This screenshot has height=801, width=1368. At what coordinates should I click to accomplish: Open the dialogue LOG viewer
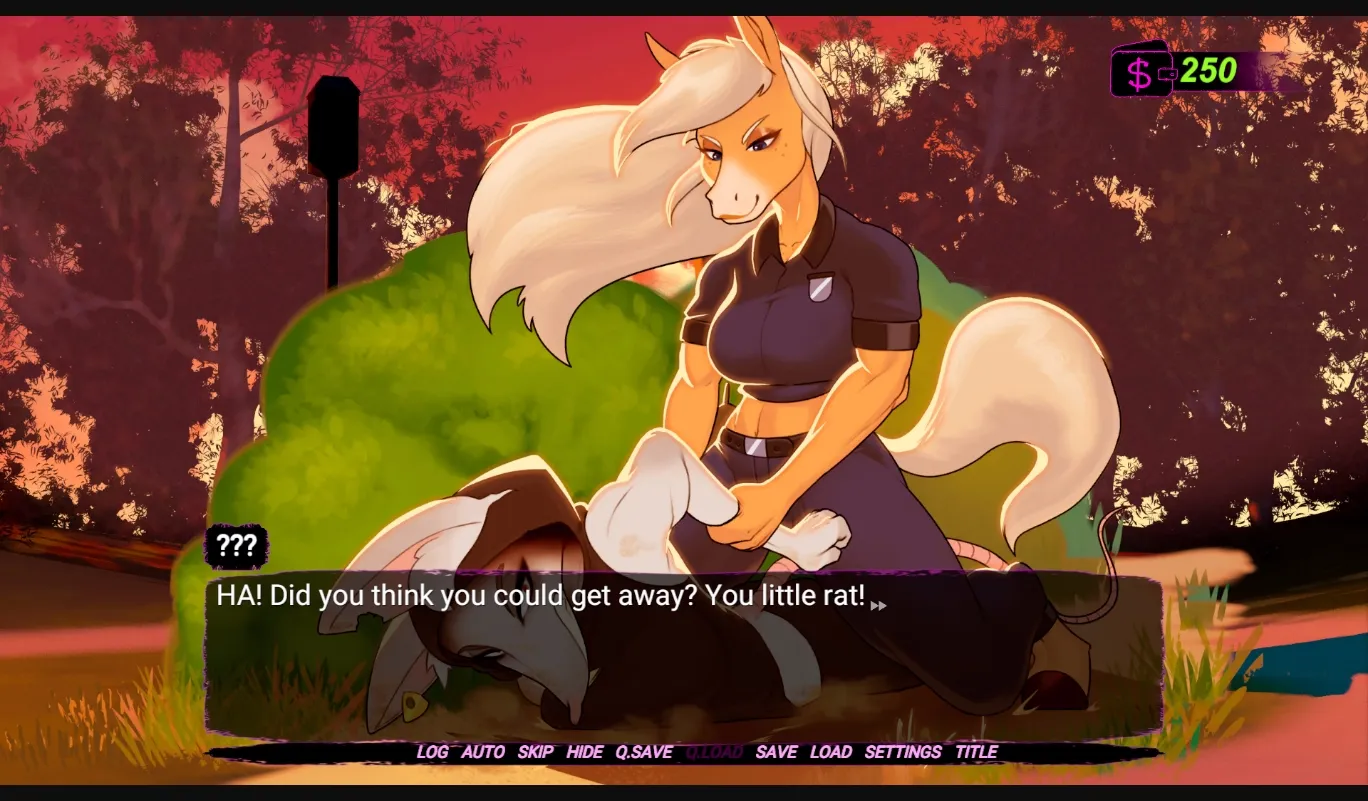click(434, 752)
